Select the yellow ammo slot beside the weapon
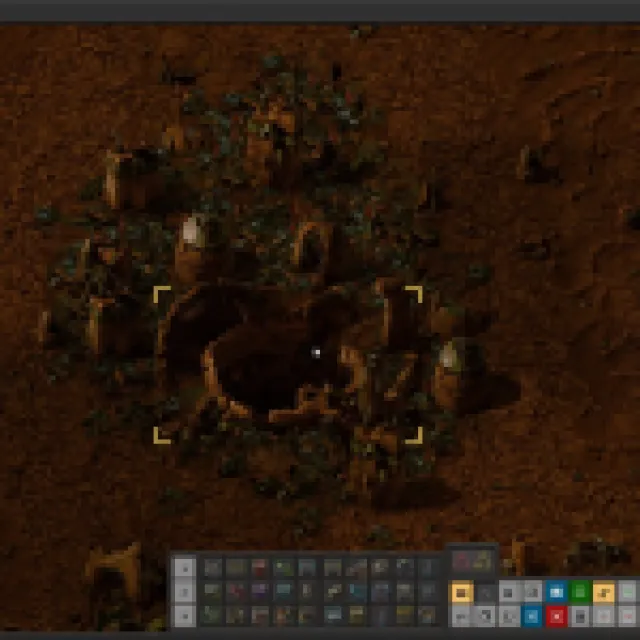640x640 pixels. pyautogui.click(x=483, y=561)
